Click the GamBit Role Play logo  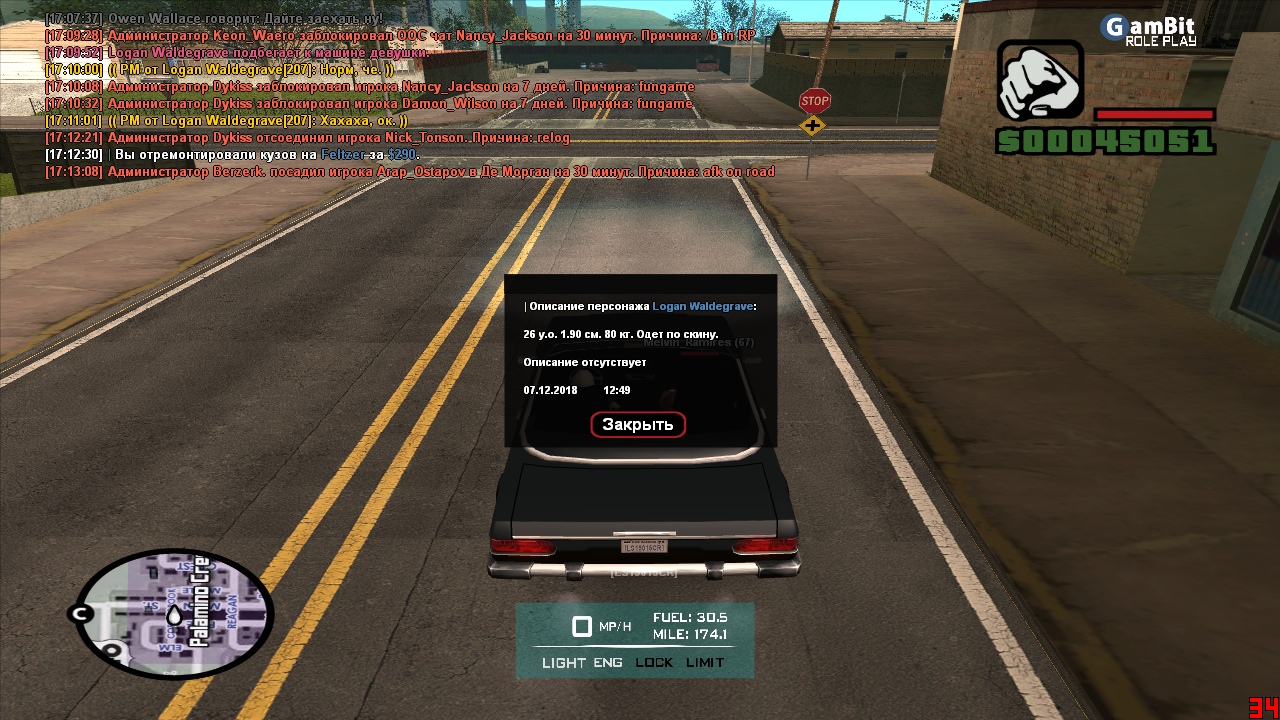(x=1149, y=30)
